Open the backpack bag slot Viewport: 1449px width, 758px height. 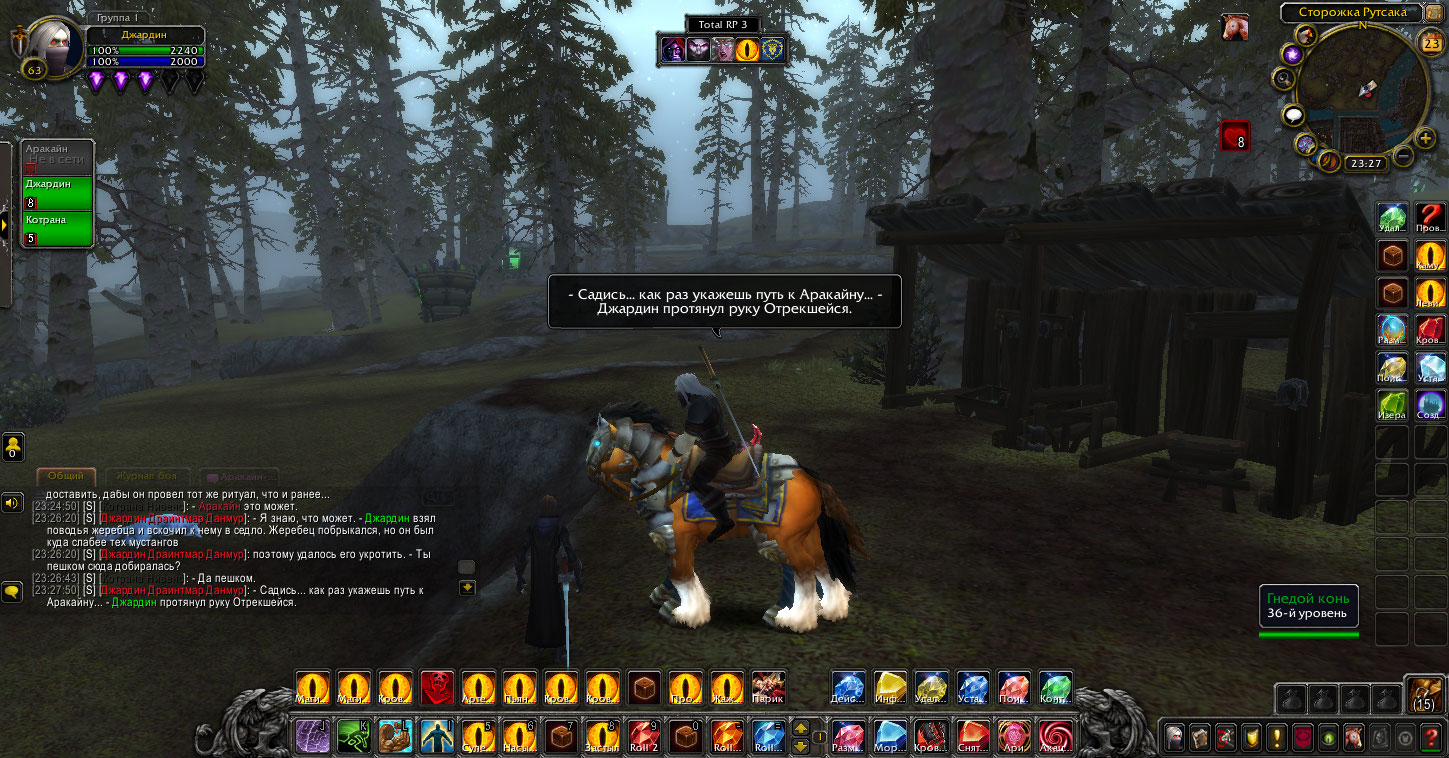1425,694
